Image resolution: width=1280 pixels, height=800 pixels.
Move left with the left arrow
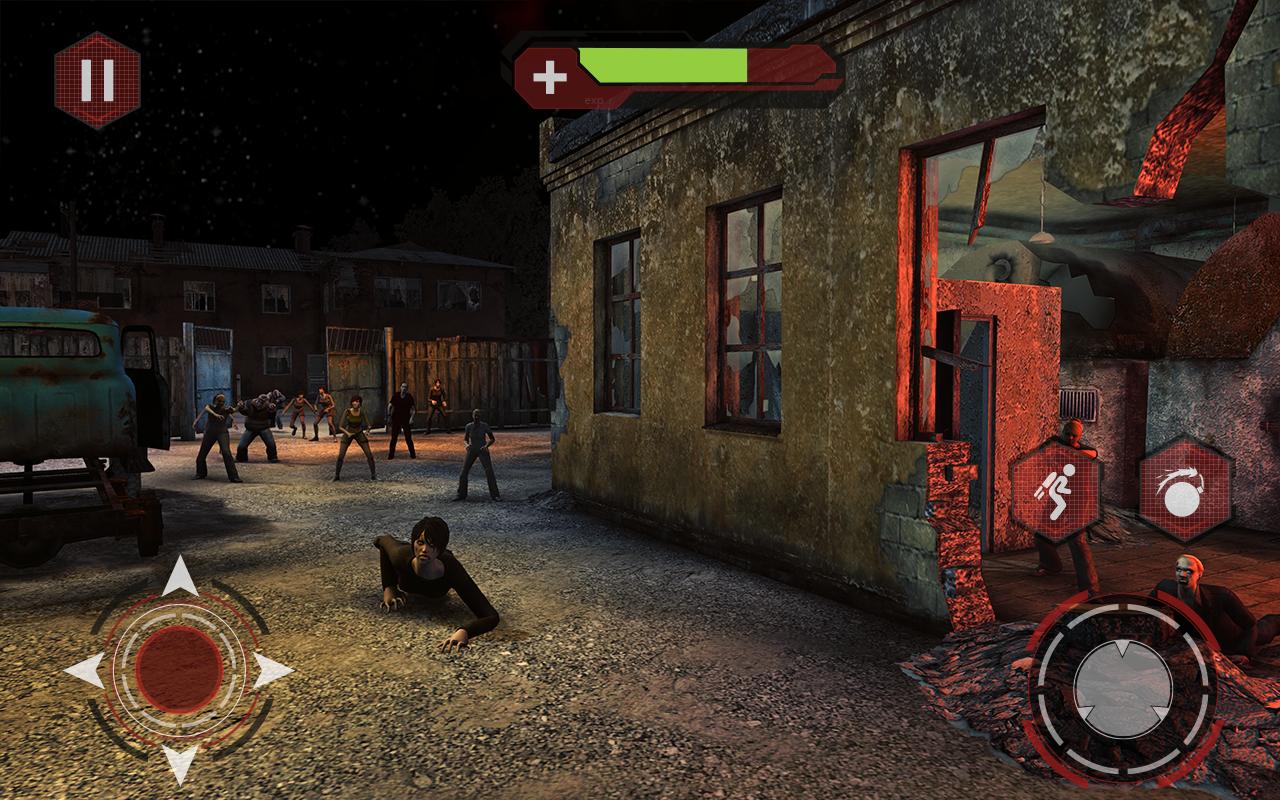click(x=86, y=669)
